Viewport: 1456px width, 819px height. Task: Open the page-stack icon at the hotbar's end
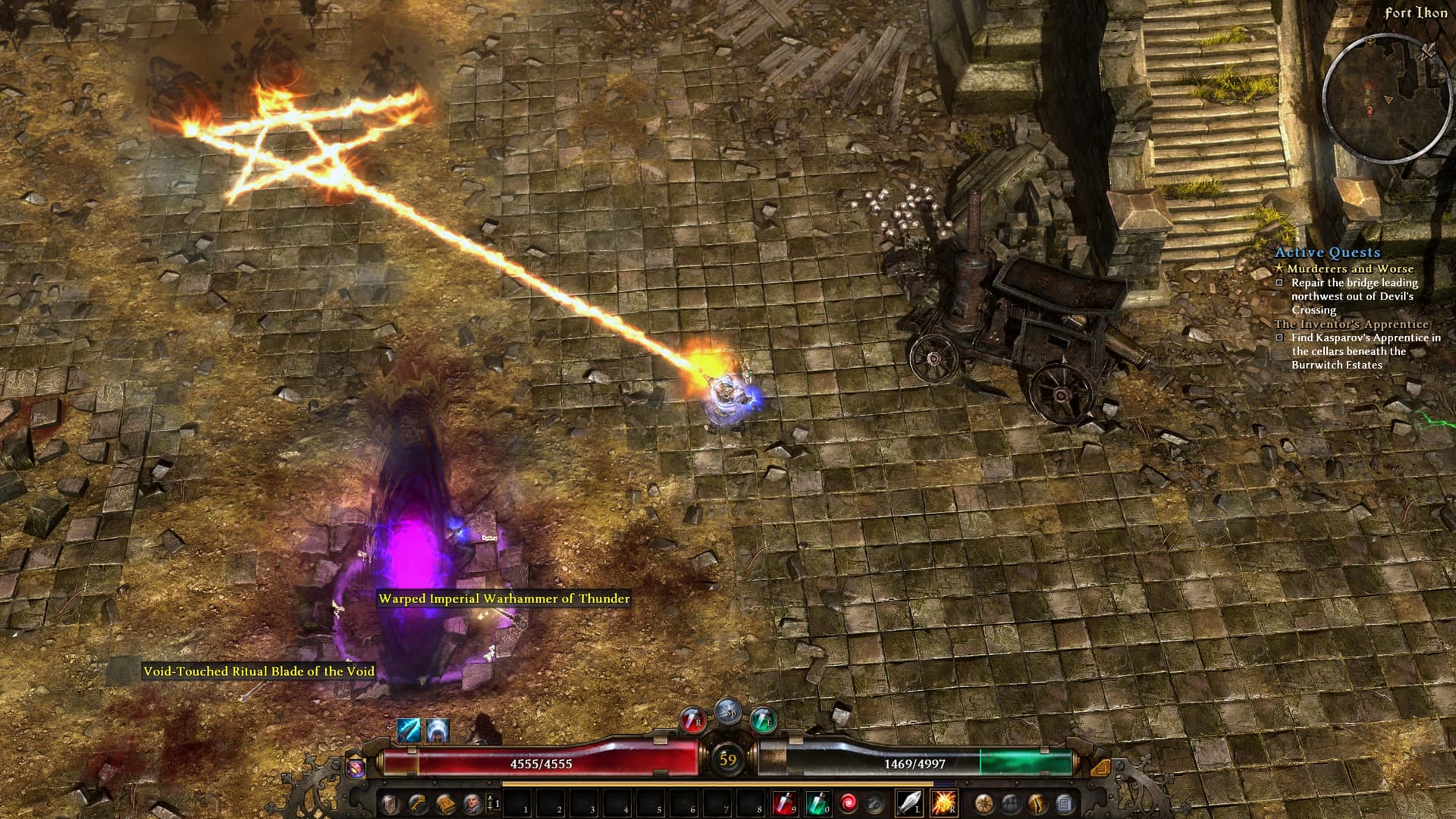[1065, 802]
